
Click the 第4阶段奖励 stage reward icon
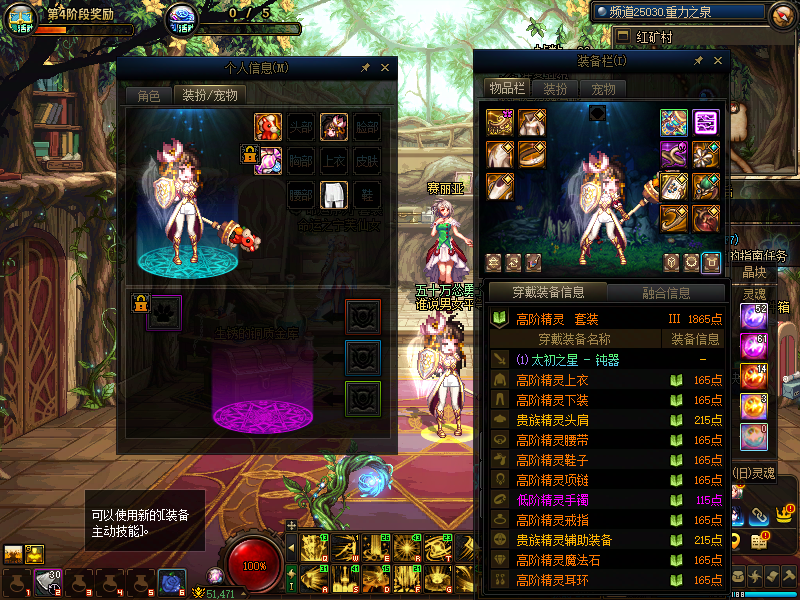(x=20, y=17)
